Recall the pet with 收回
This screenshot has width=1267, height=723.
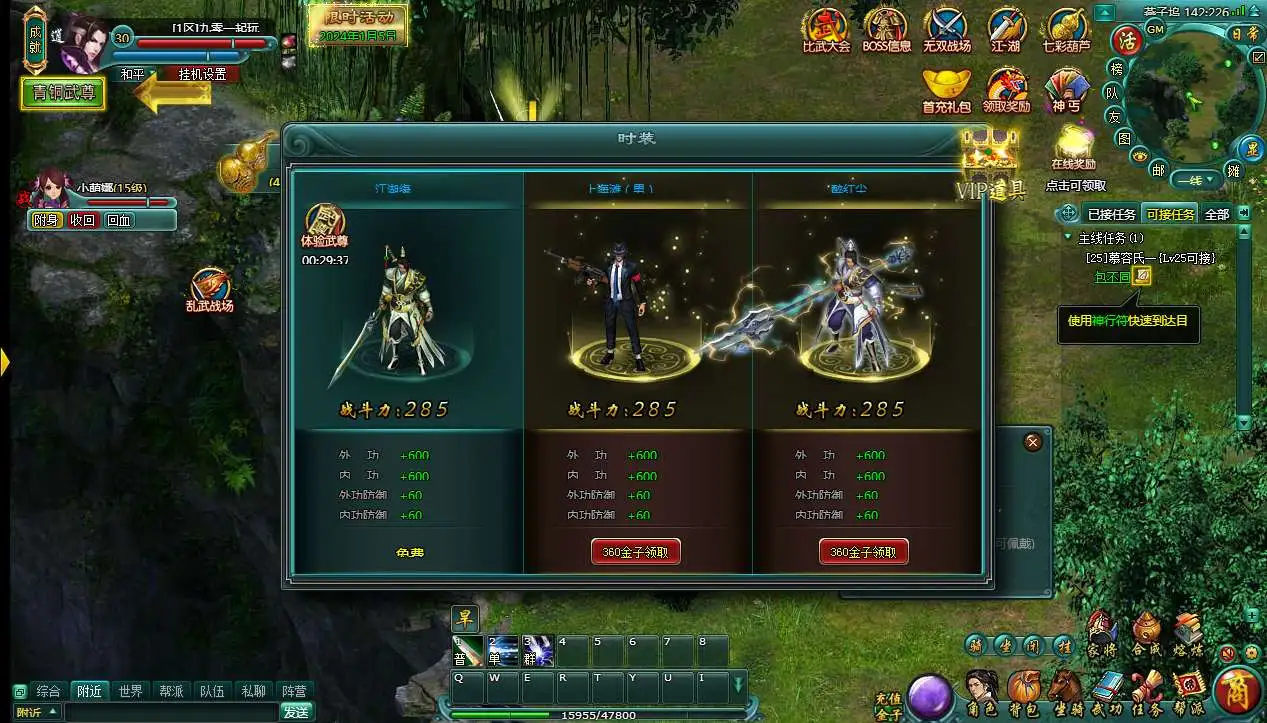pyautogui.click(x=82, y=221)
